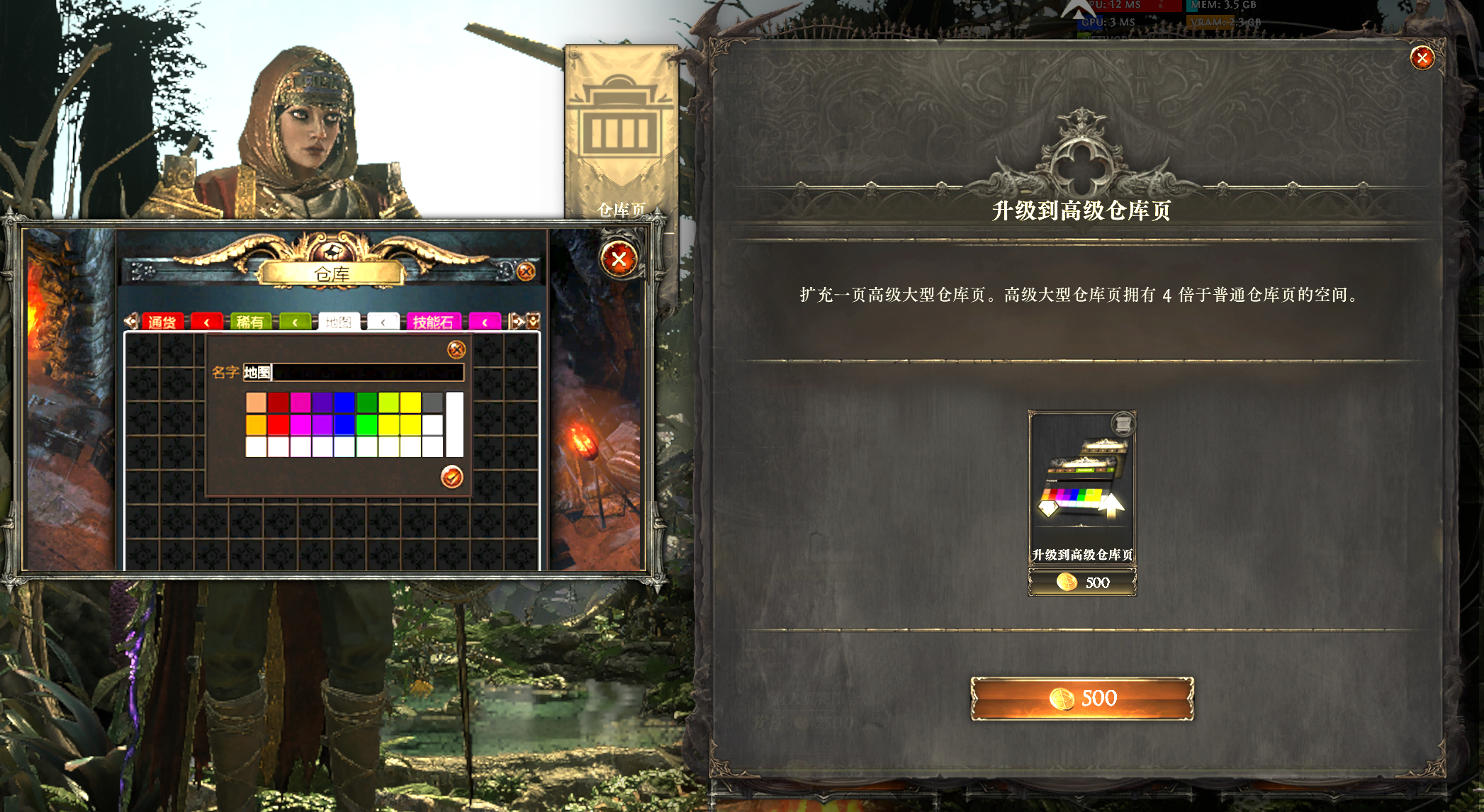Confirm the tab rename with the checkmark button
Screen dimensions: 1484x812
(451, 477)
